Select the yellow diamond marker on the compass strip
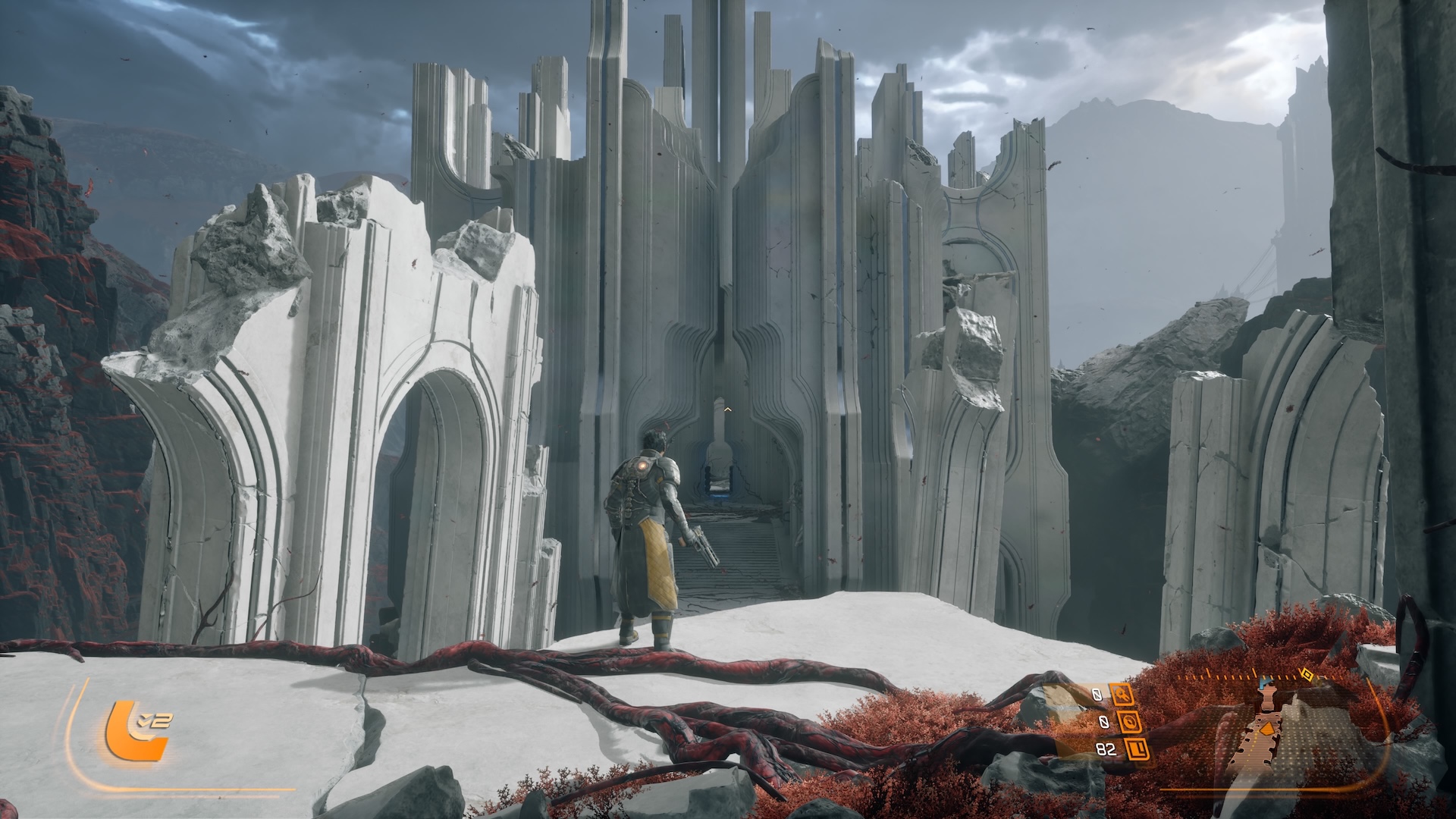The image size is (1456, 819). click(1307, 673)
